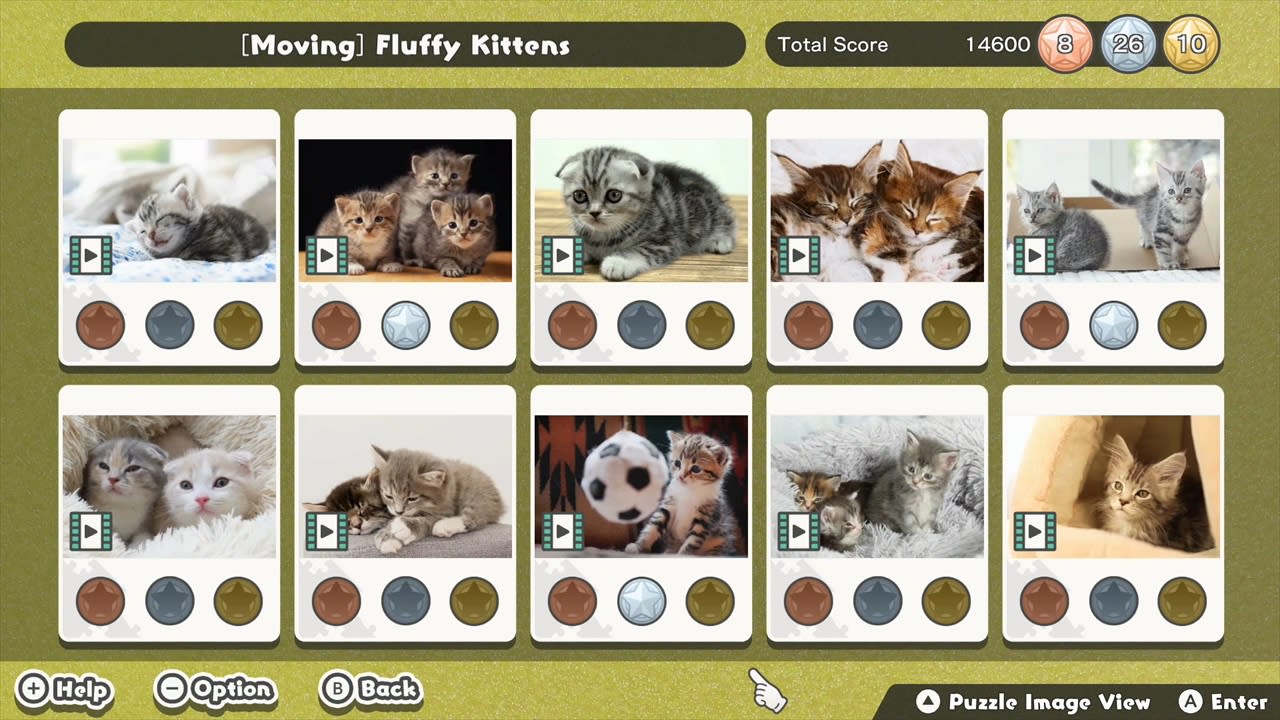The image size is (1280, 720).
Task: Select the silver star on the kittens-in-box puzzle
Action: tap(1113, 325)
